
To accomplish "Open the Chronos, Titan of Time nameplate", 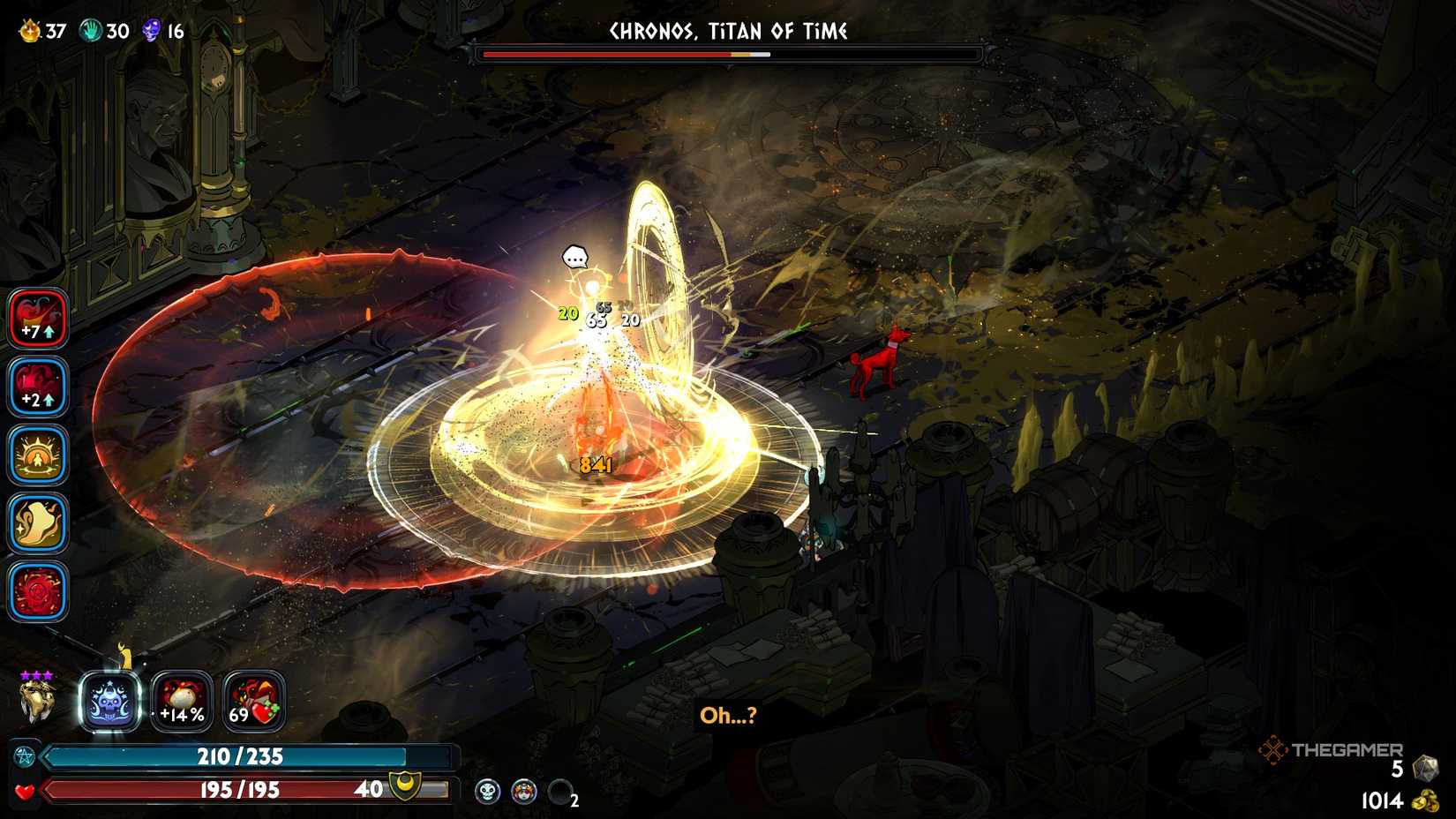I will coord(729,31).
